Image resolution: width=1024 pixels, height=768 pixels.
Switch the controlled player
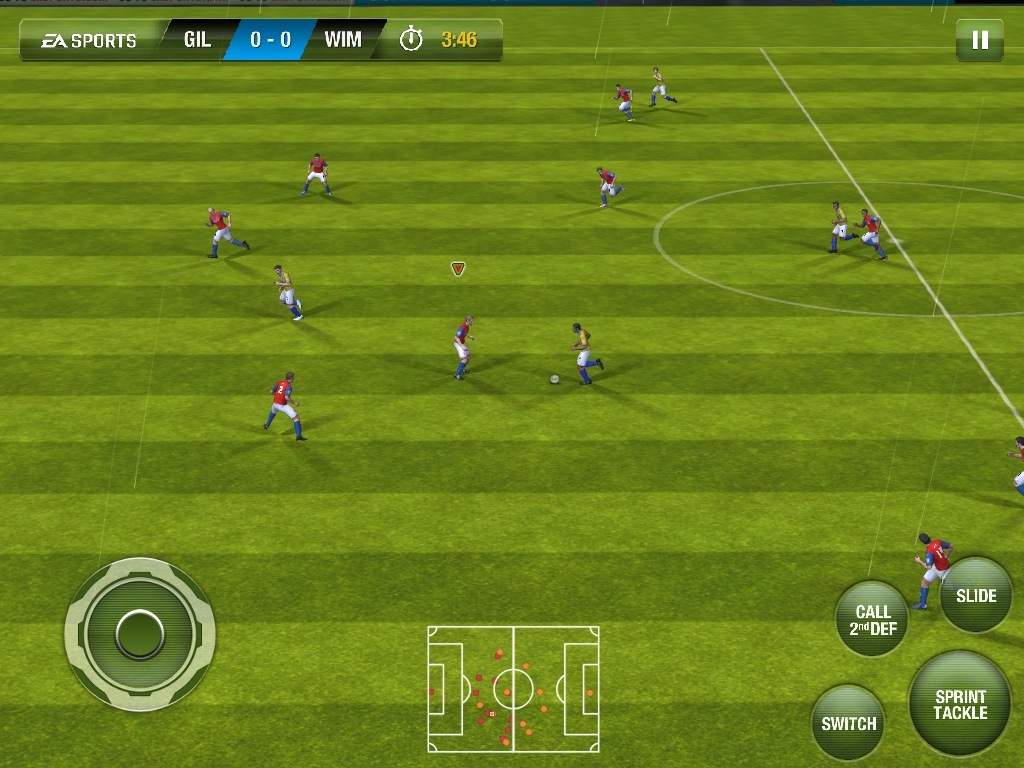point(848,723)
